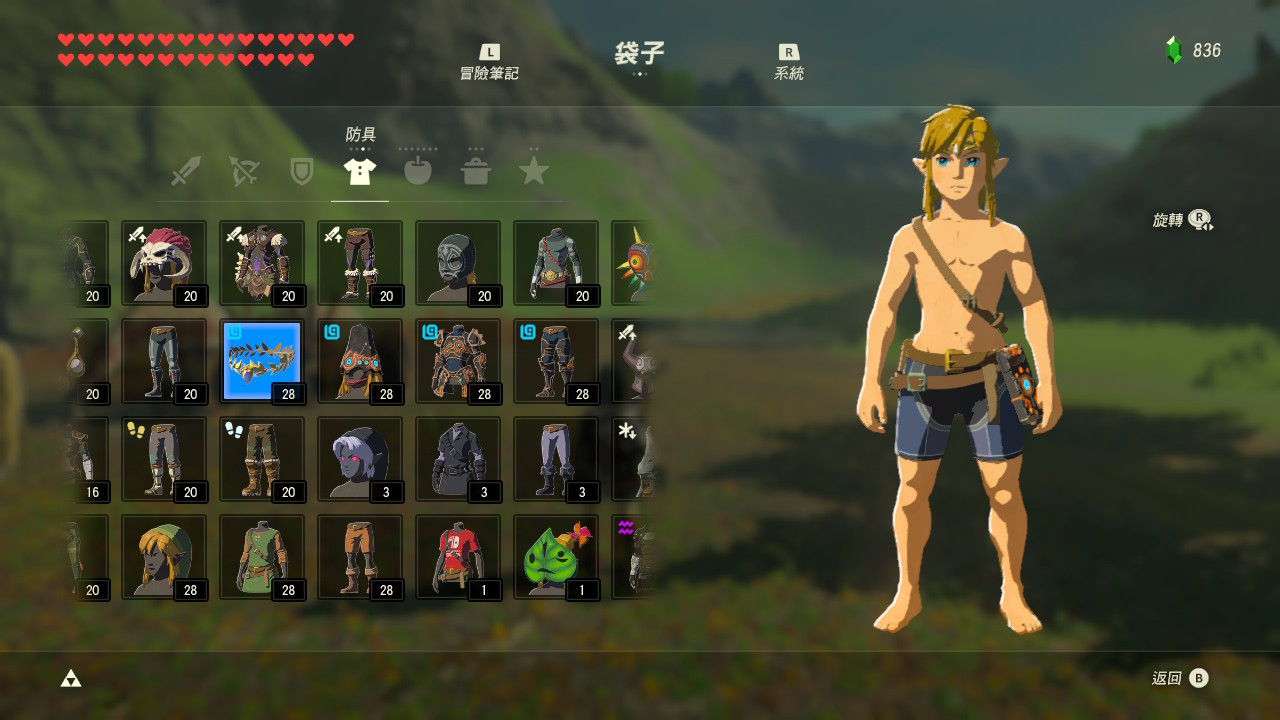Screen dimensions: 1280x720
Task: Pick the green cap of the hero
Action: coord(164,557)
